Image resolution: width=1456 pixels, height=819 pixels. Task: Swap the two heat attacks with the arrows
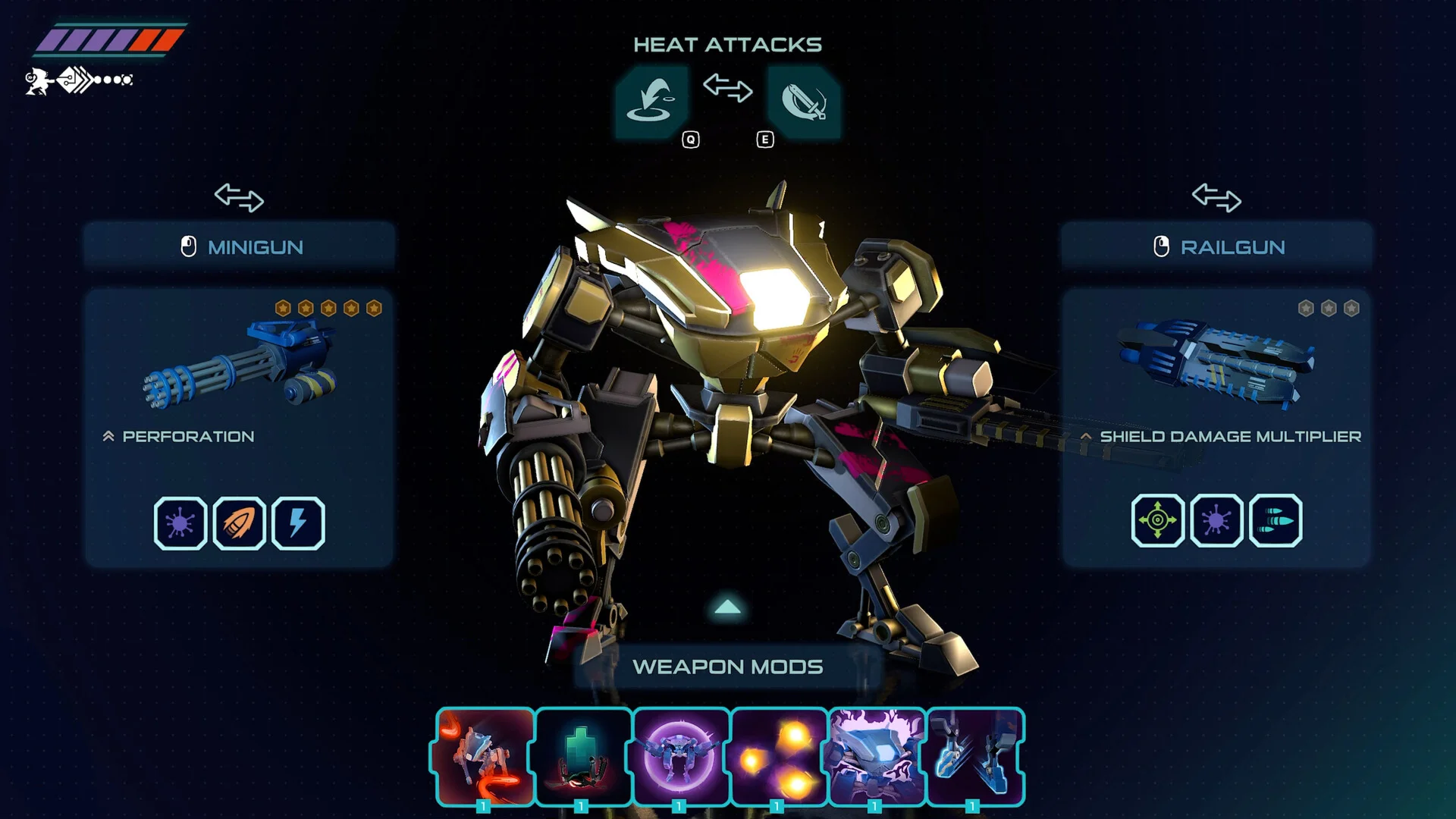click(727, 88)
